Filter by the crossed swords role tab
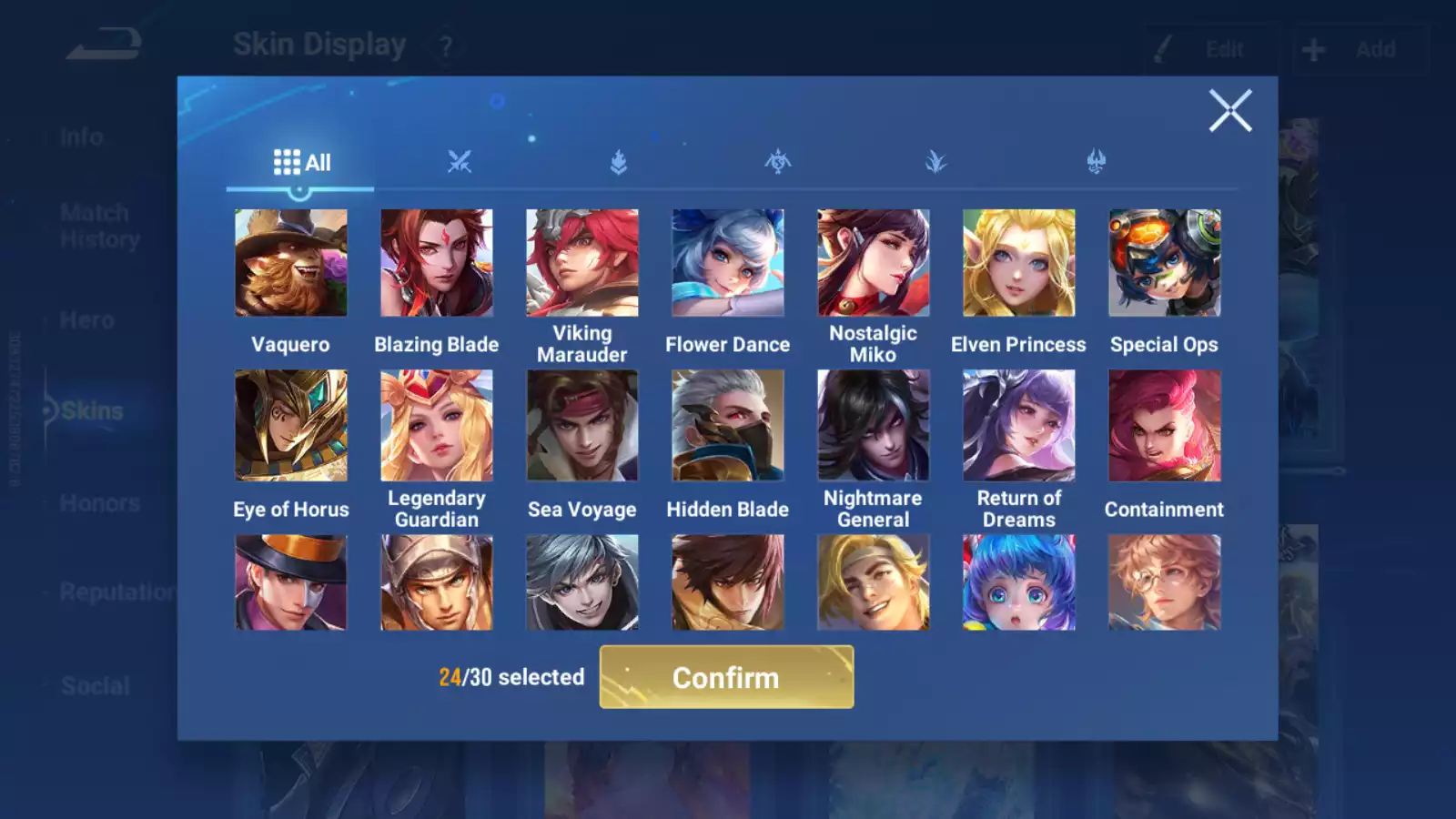 click(x=460, y=163)
